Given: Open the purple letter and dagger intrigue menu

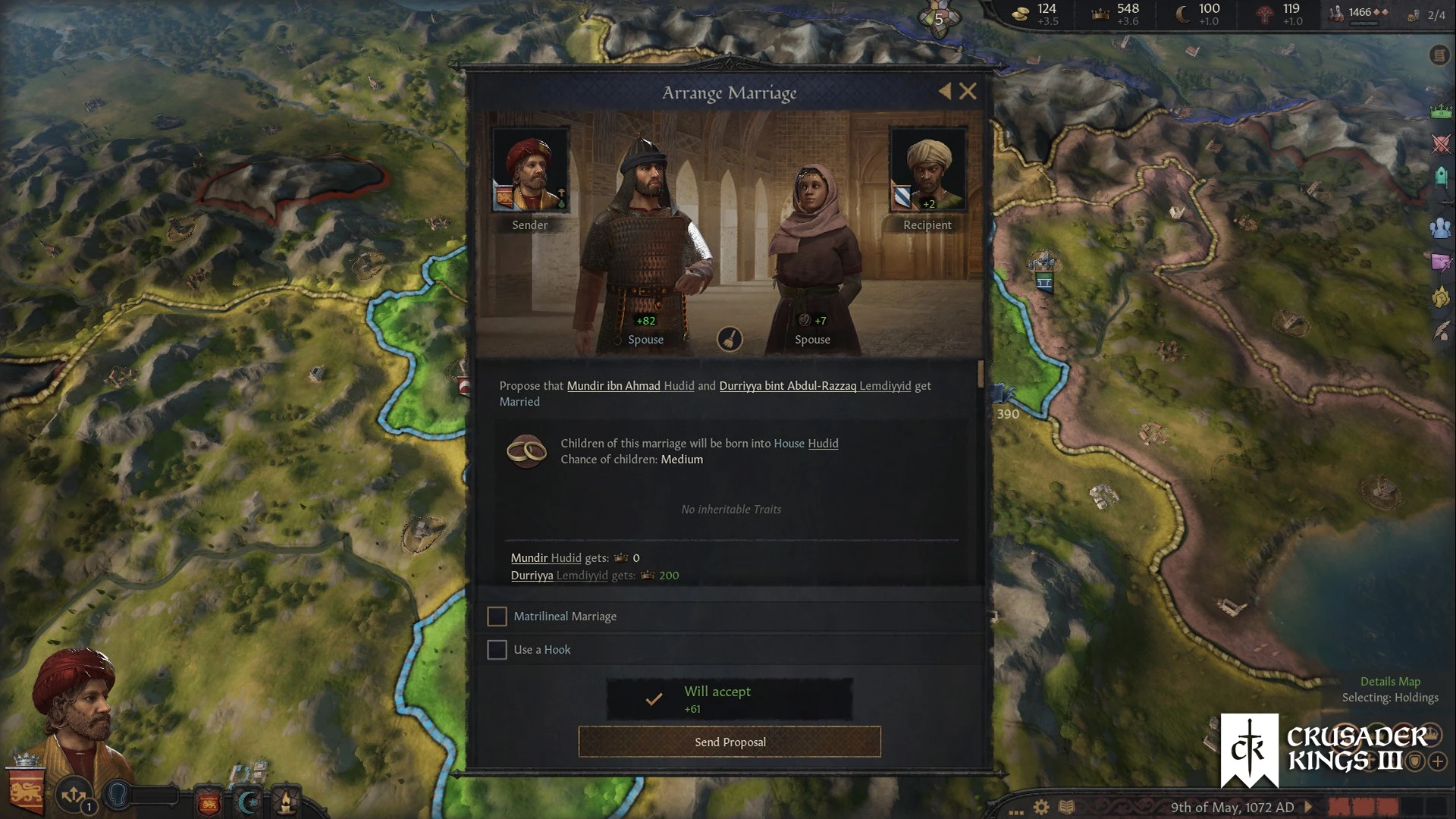Looking at the screenshot, I should click(x=1441, y=262).
